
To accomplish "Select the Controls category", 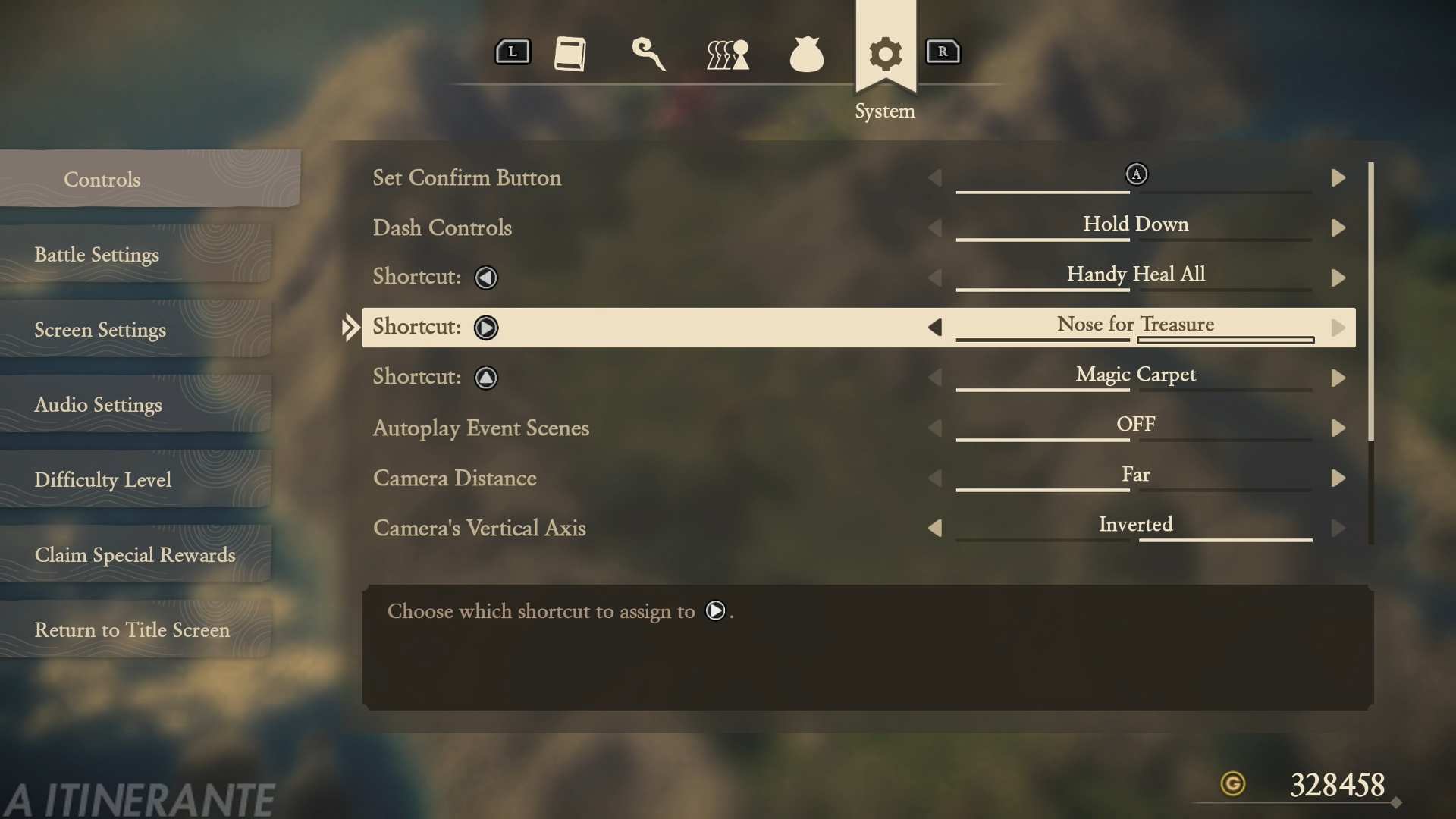I will (x=102, y=180).
